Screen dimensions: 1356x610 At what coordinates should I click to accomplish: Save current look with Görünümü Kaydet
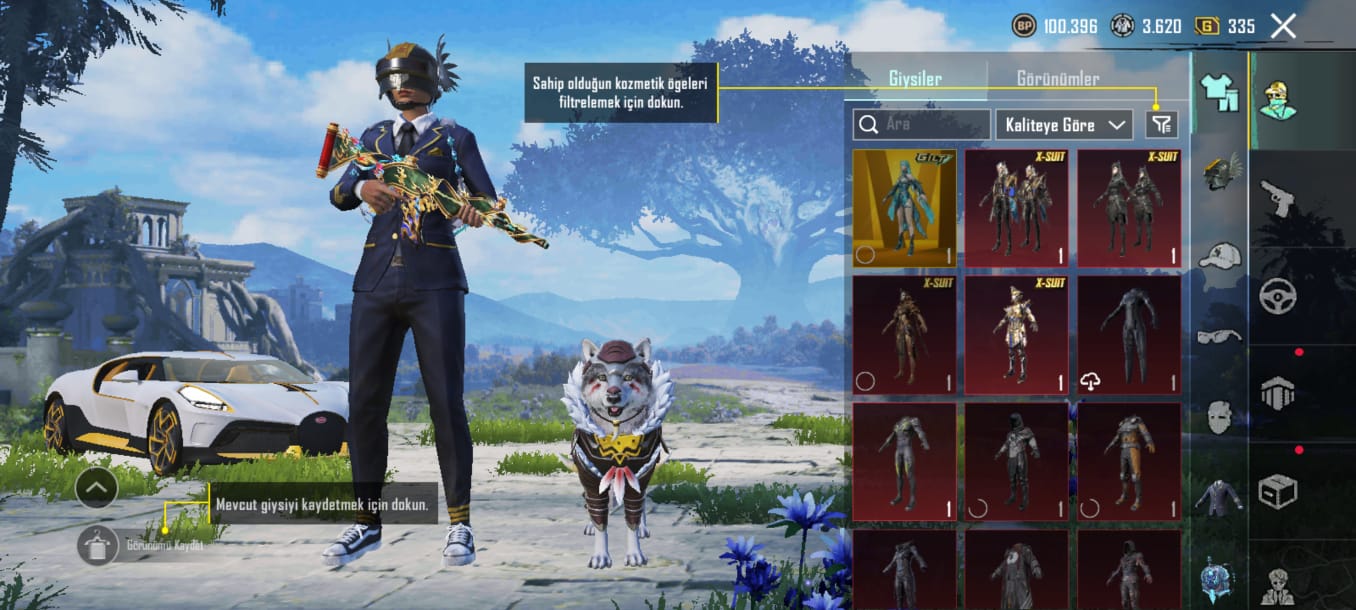pyautogui.click(x=98, y=545)
